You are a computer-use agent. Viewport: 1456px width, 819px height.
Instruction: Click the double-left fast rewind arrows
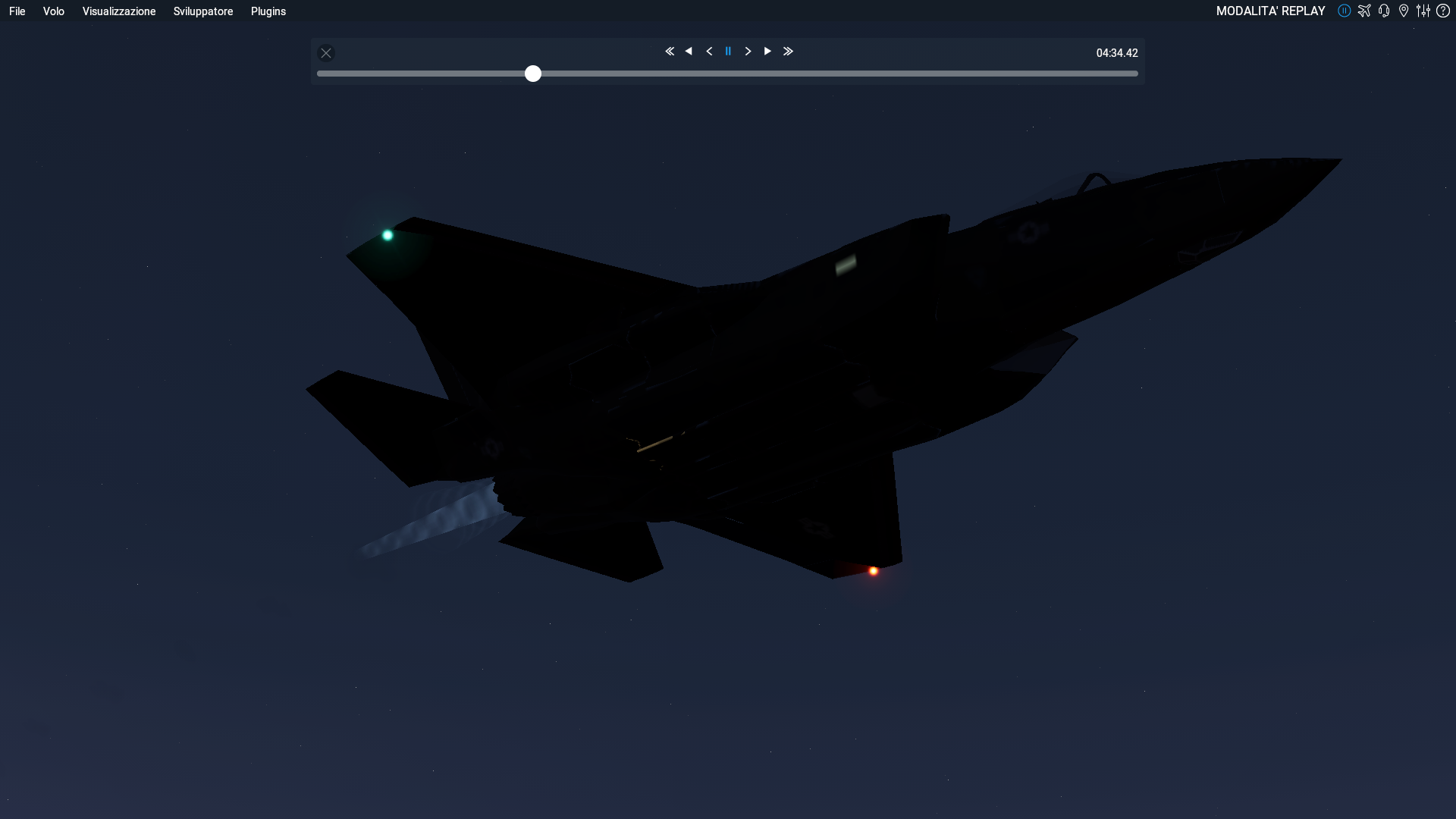click(x=670, y=52)
